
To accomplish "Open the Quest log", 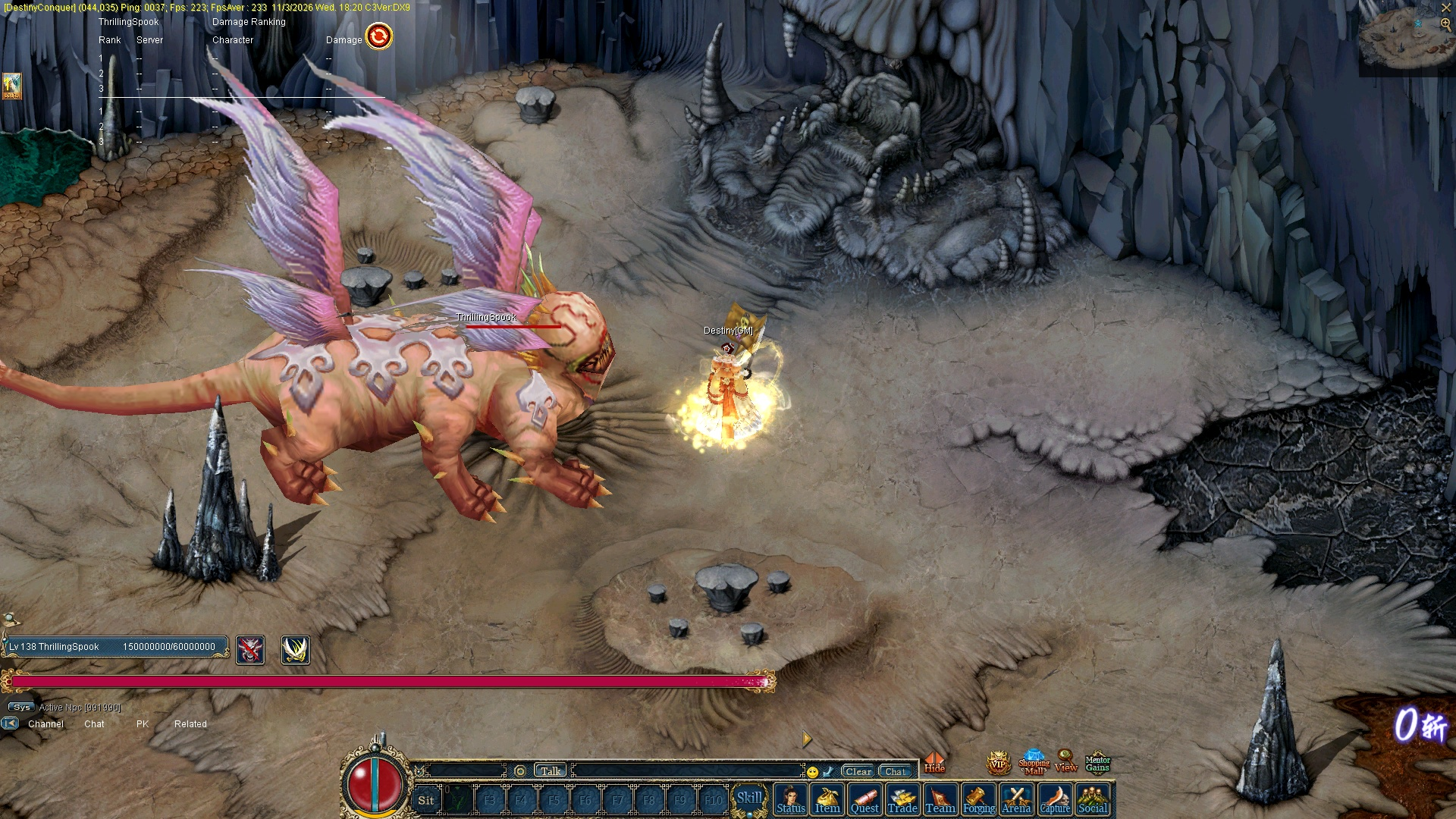I will pyautogui.click(x=864, y=800).
